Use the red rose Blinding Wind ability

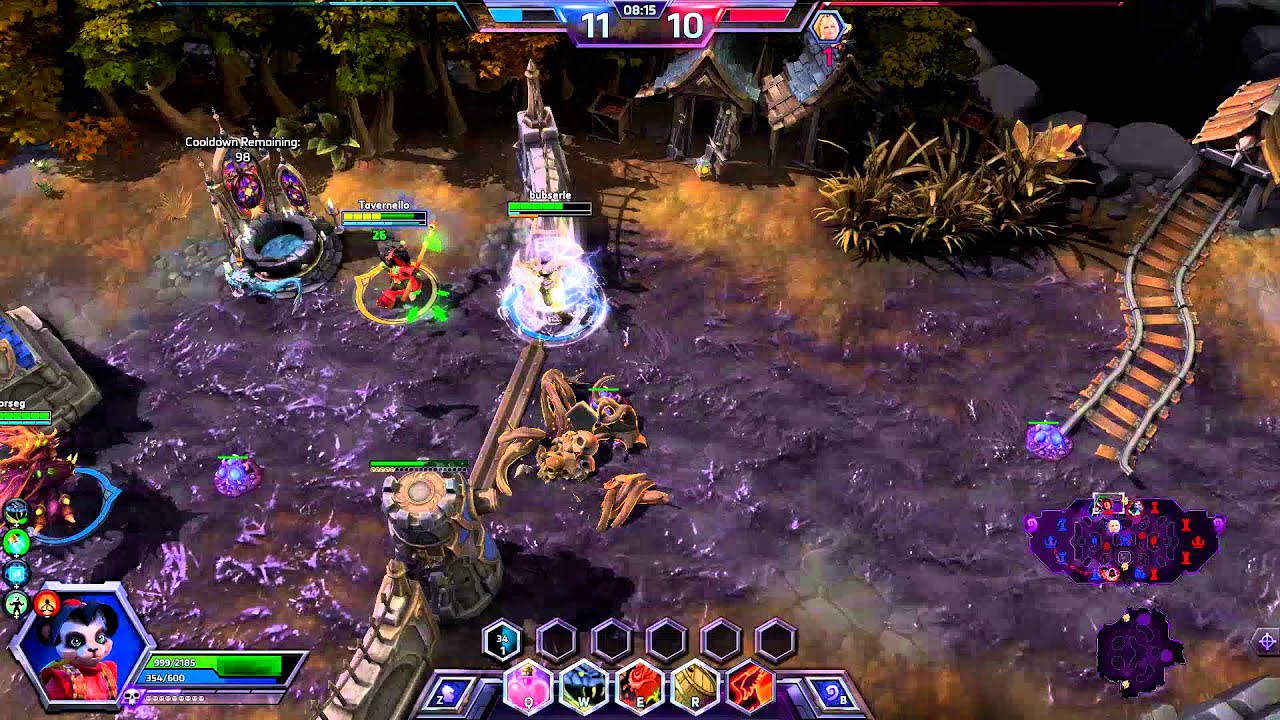click(640, 689)
